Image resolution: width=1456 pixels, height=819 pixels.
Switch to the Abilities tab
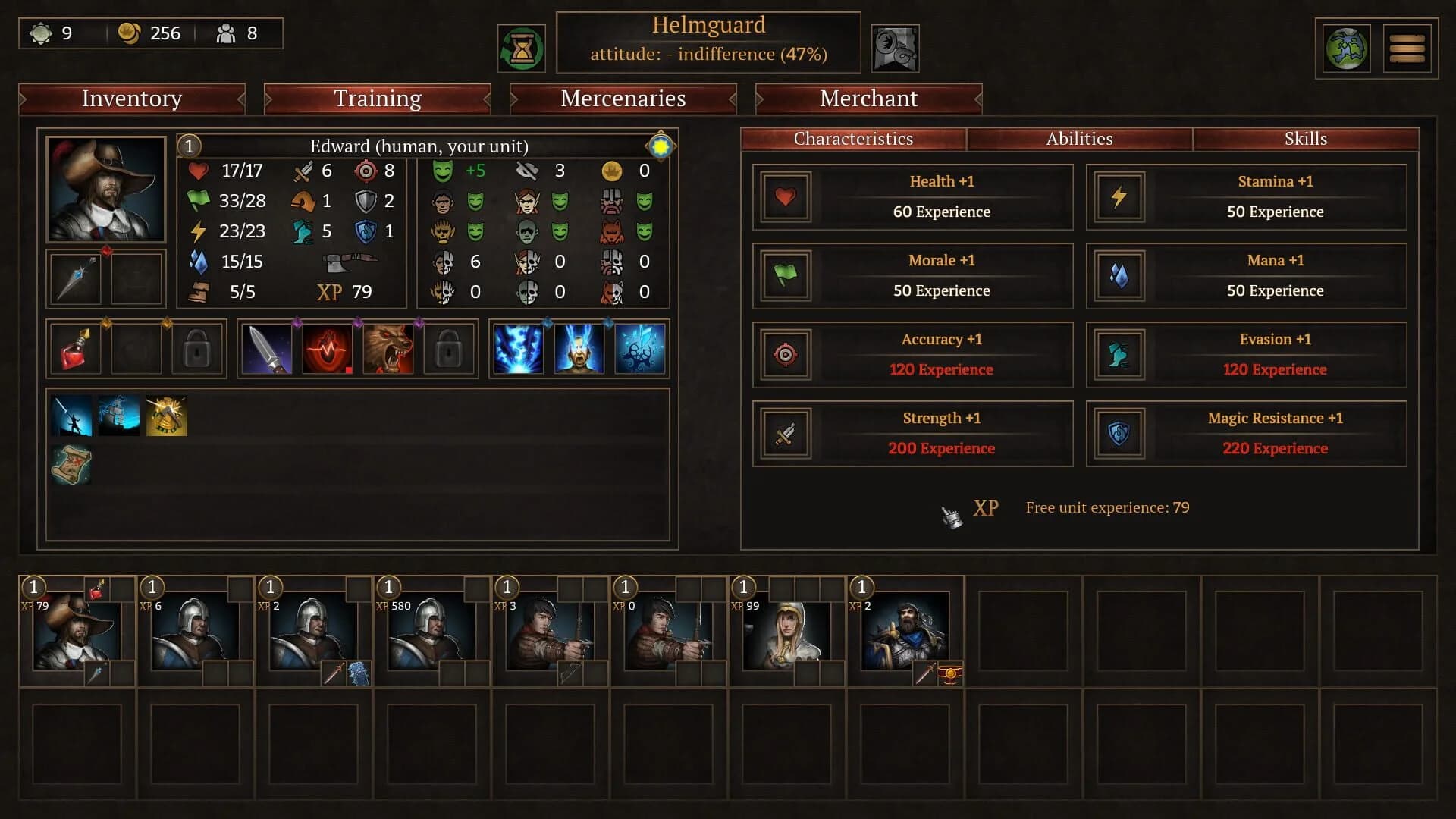pos(1079,139)
